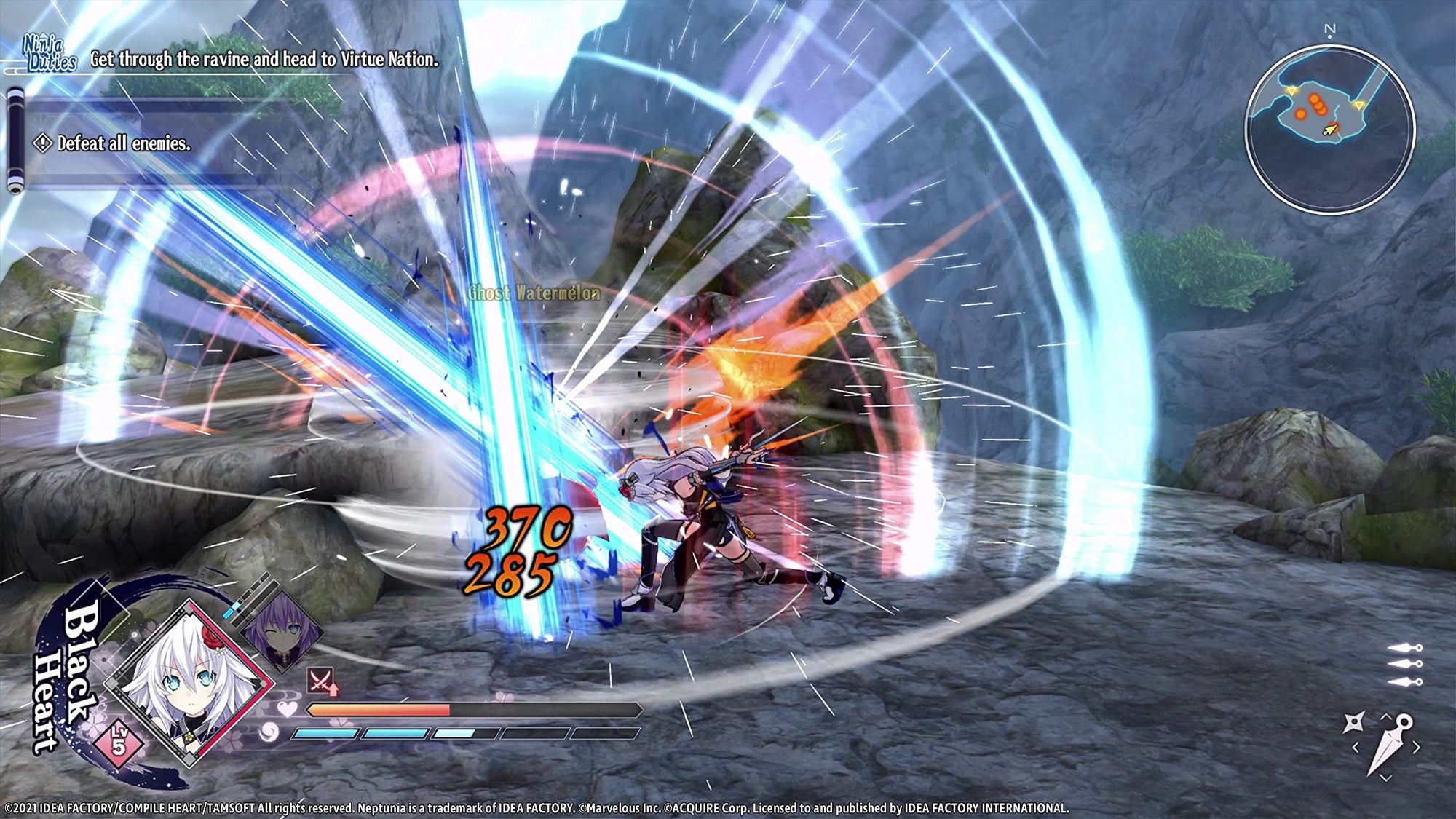Click the up chevron above the kunai selector
Image resolution: width=1456 pixels, height=819 pixels.
(1385, 716)
